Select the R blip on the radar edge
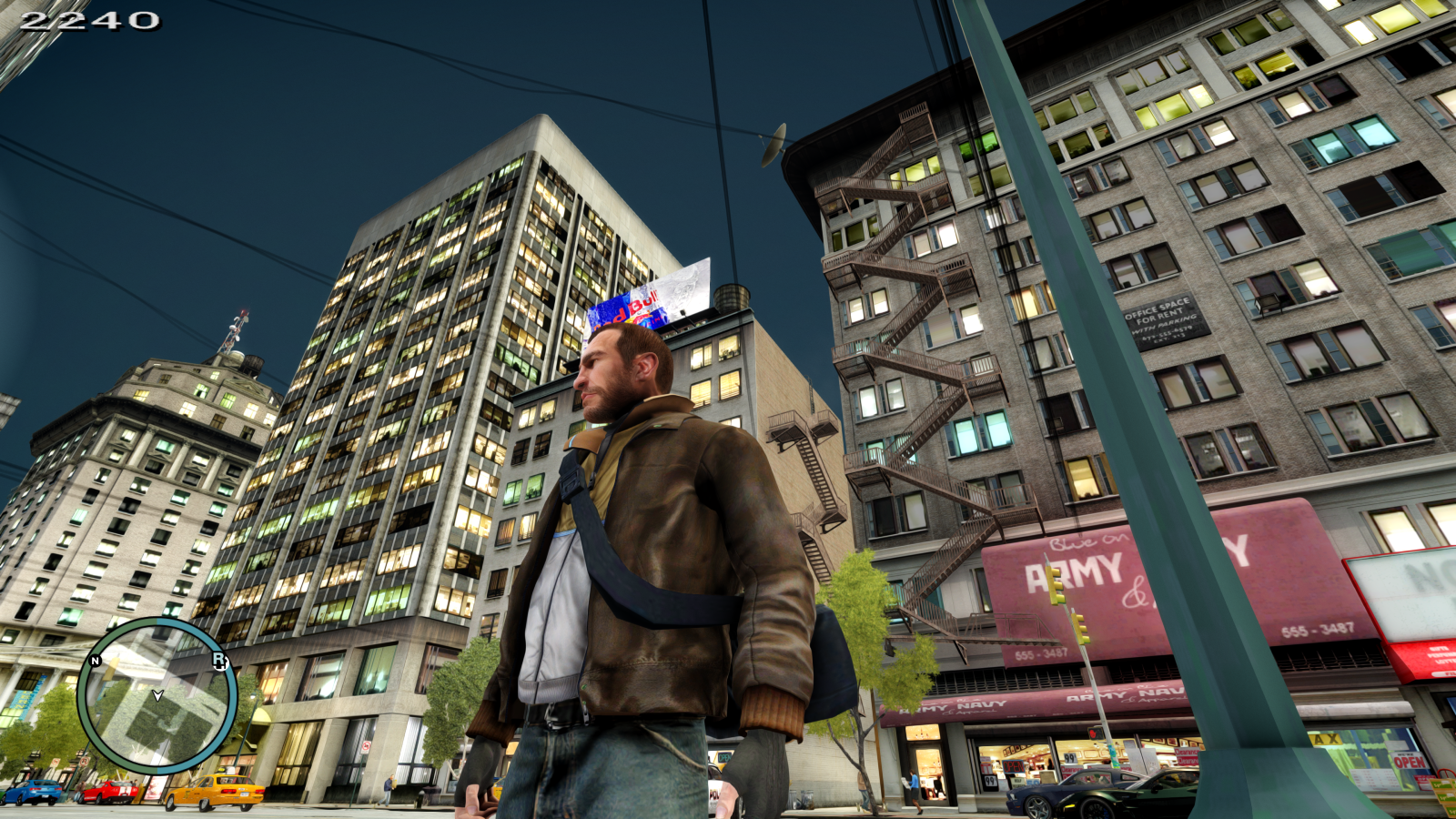This screenshot has height=819, width=1456. [x=219, y=660]
